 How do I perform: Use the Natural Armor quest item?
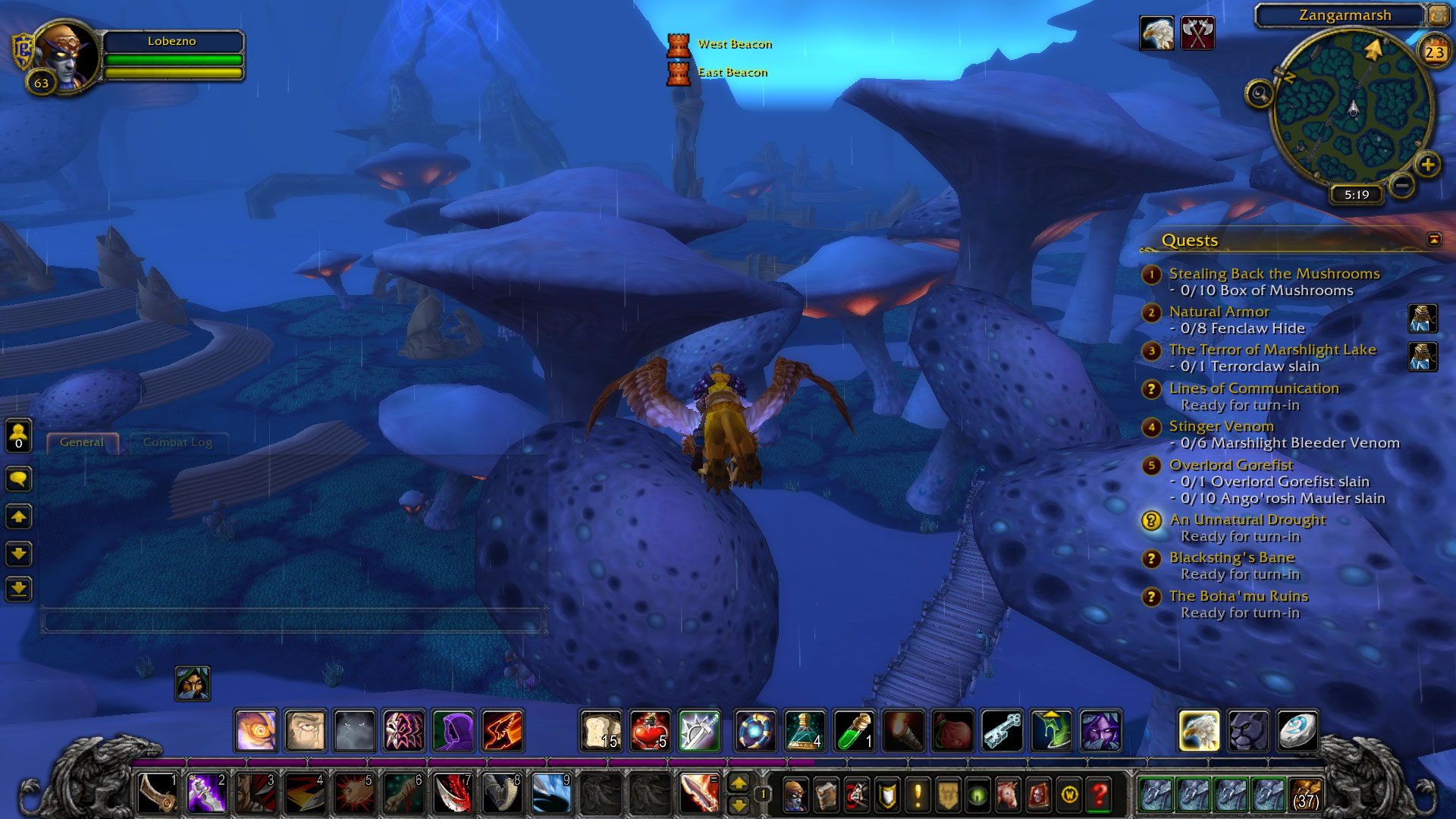pyautogui.click(x=1423, y=319)
